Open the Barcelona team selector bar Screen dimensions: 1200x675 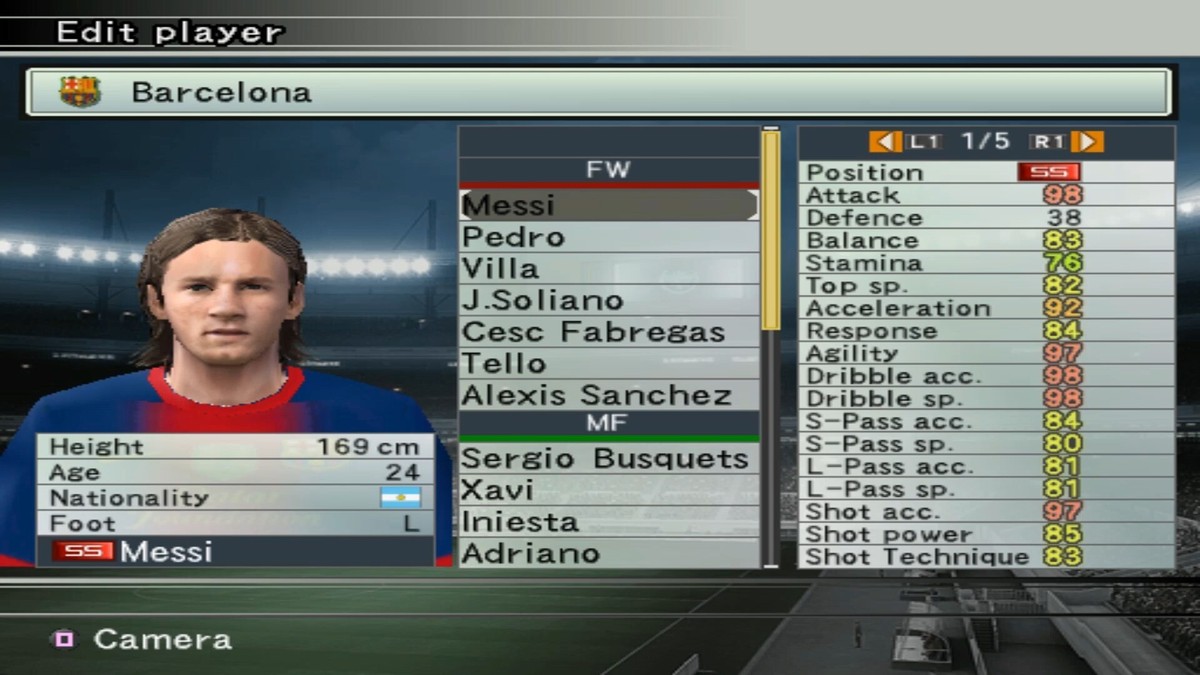(598, 92)
